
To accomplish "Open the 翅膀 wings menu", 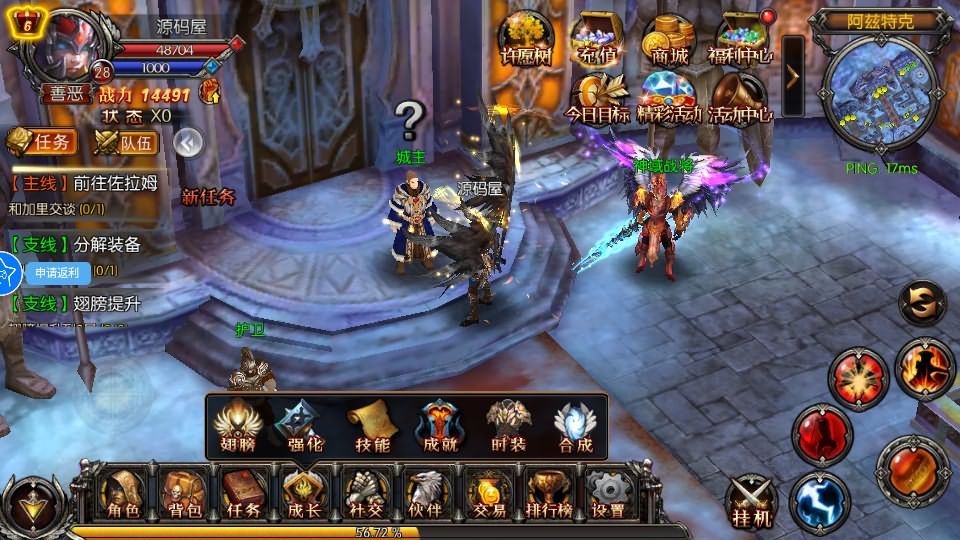I will tap(239, 426).
